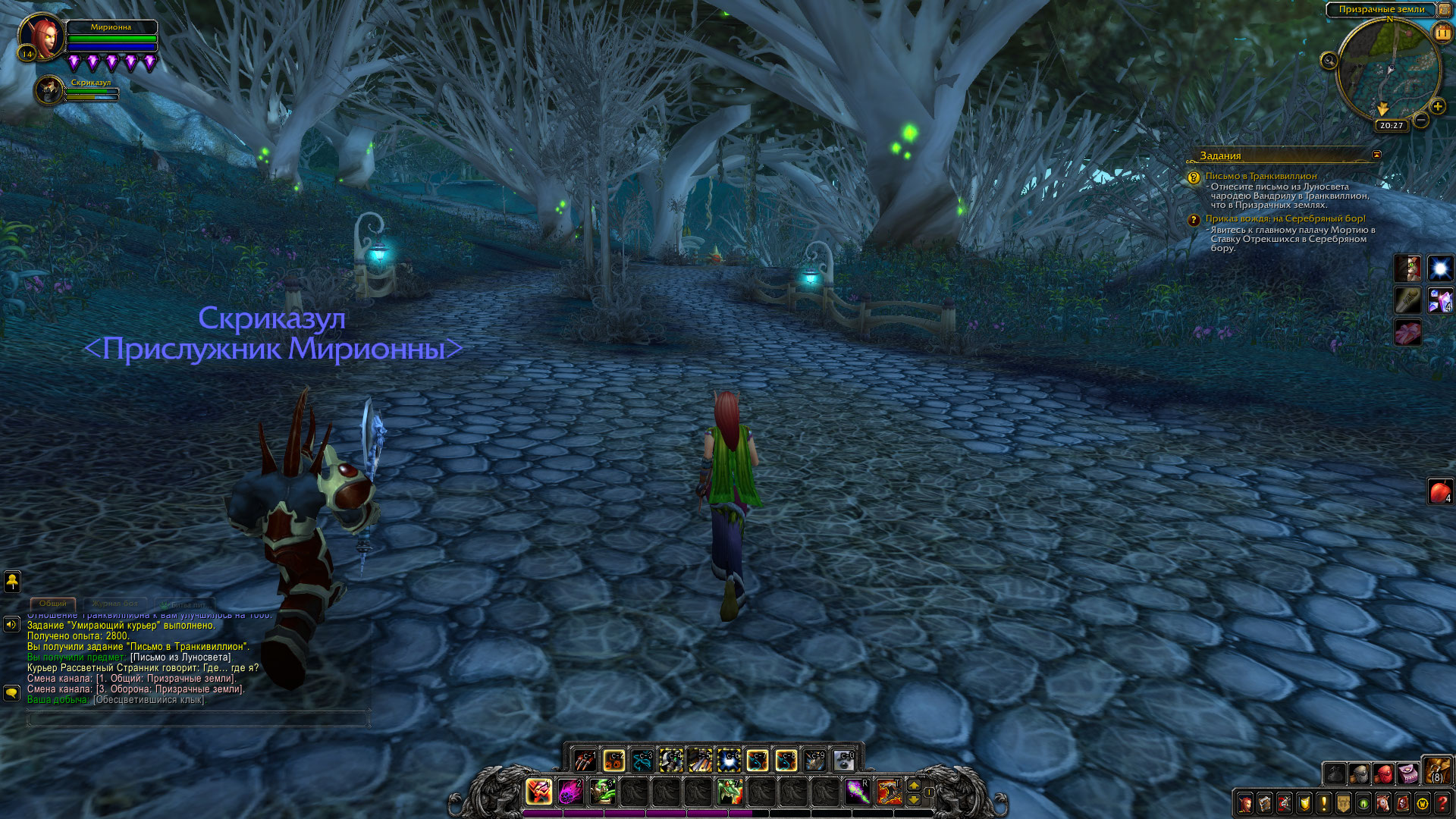Viewport: 1456px width, 819px height.
Task: Open the red bag slot
Action: click(x=1384, y=773)
